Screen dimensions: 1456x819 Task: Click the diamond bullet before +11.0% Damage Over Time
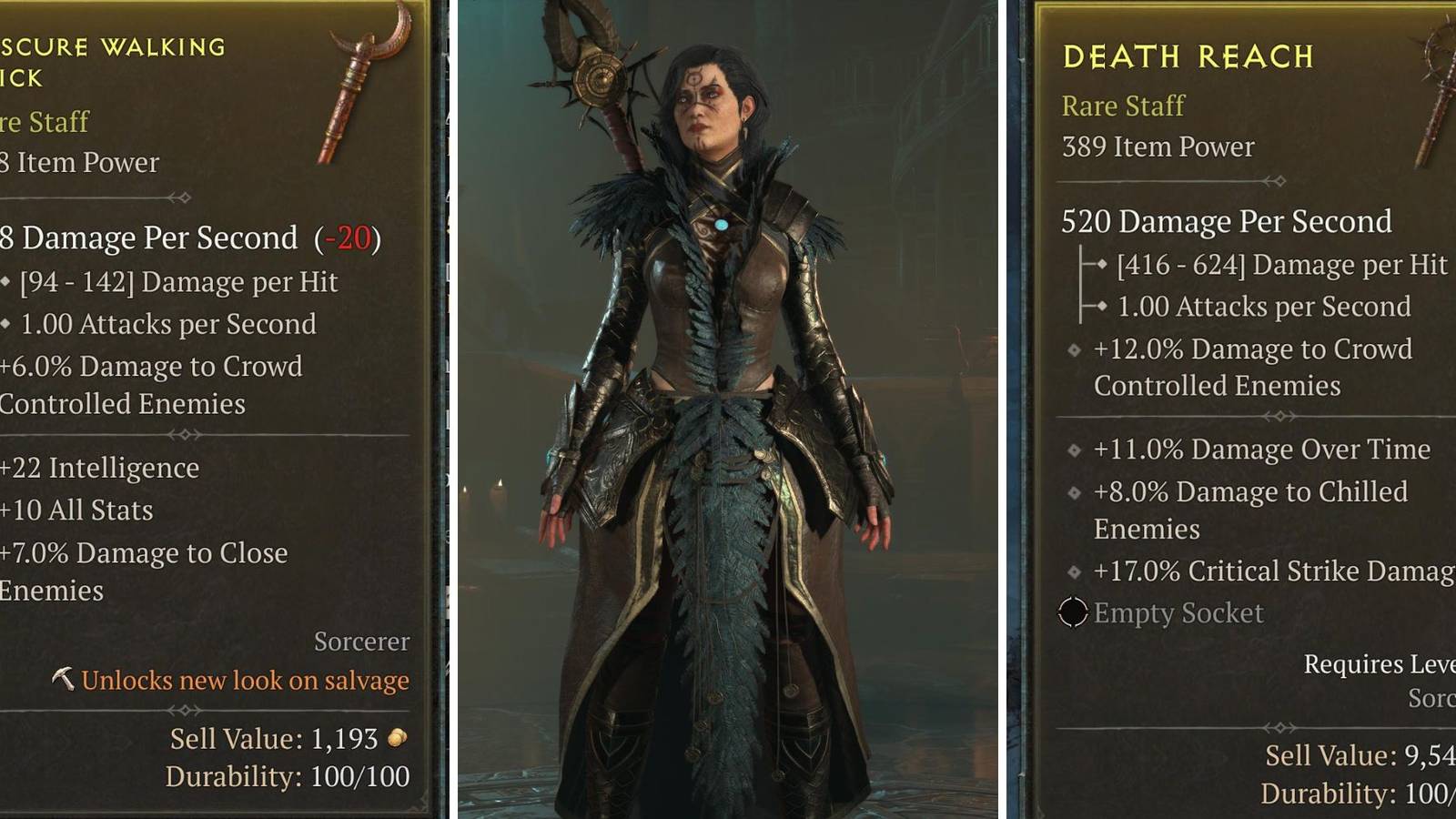[x=1074, y=449]
